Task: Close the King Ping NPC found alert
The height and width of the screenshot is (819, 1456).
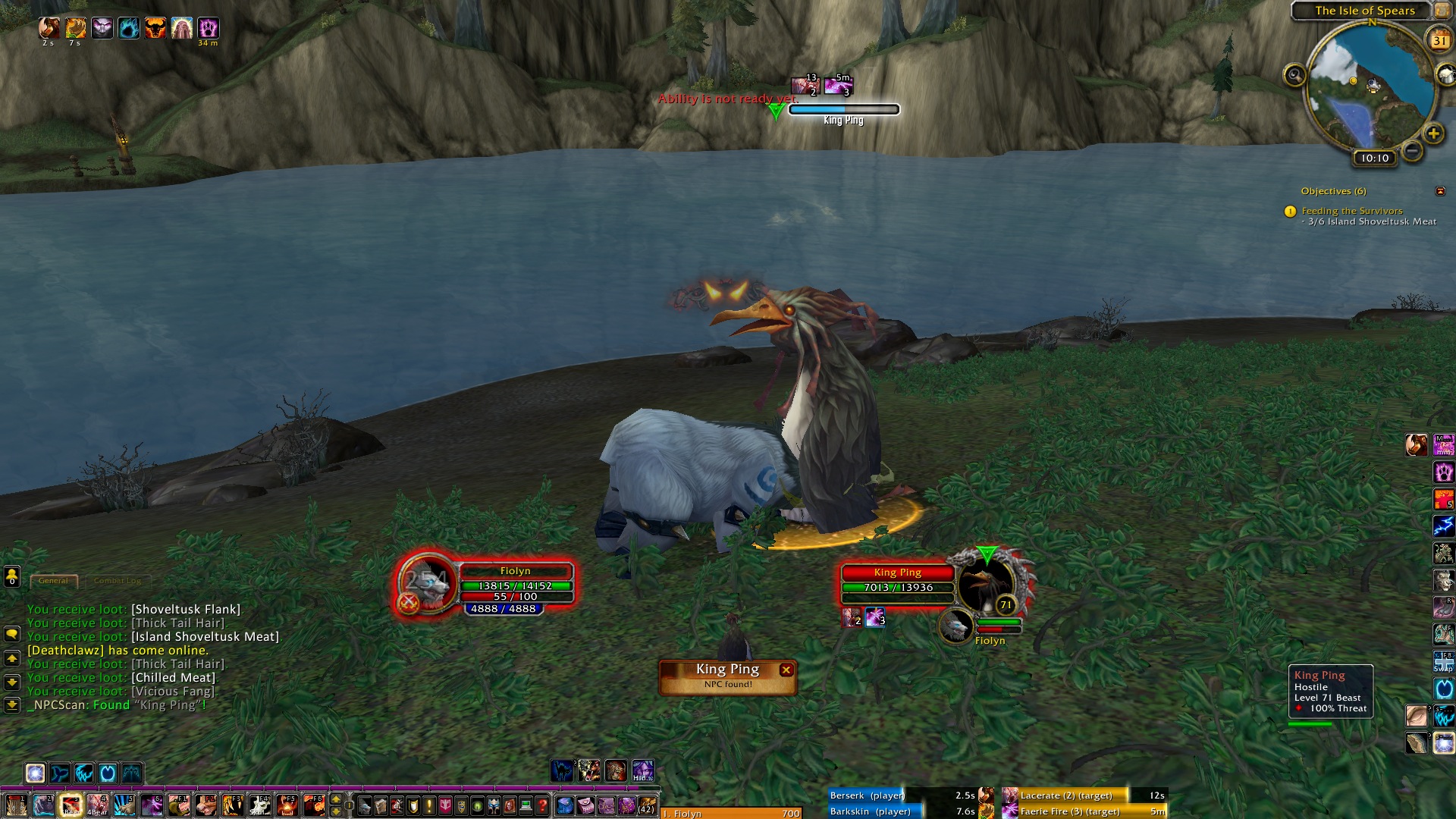Action: [786, 670]
